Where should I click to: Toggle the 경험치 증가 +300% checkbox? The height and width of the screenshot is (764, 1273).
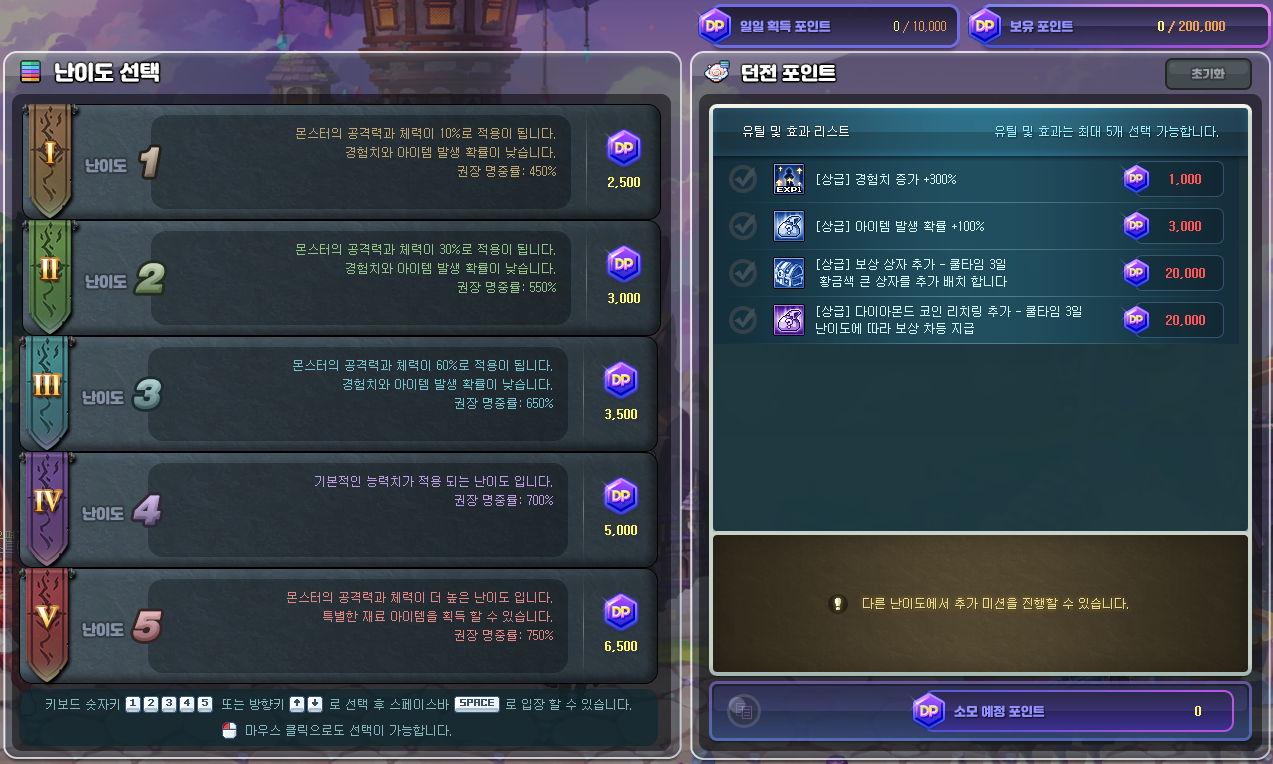click(x=743, y=179)
